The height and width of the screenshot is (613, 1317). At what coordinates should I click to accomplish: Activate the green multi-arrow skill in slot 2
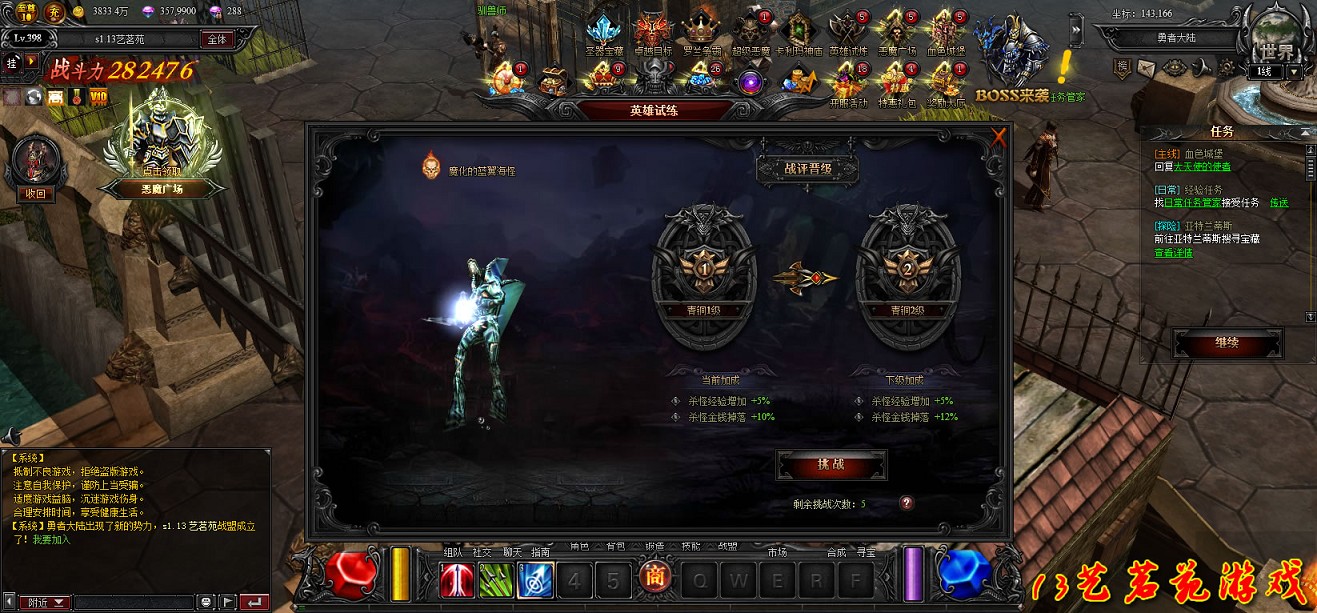point(496,580)
